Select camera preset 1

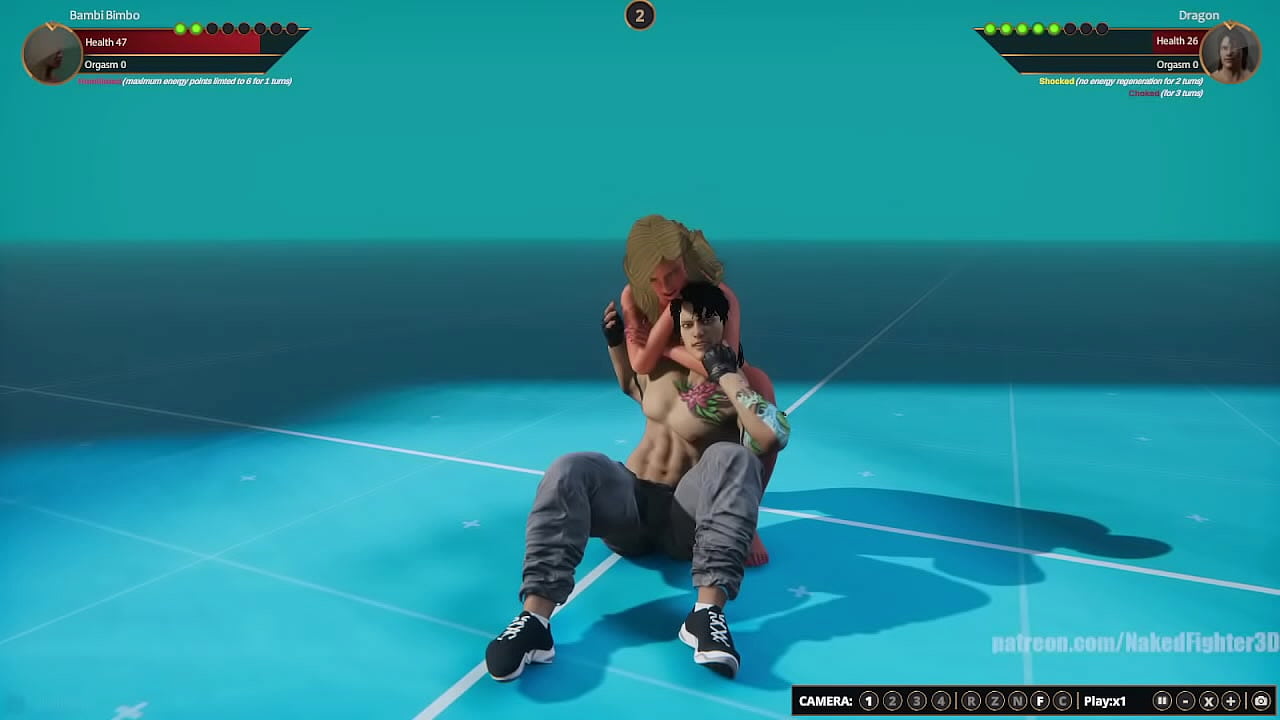pyautogui.click(x=868, y=700)
